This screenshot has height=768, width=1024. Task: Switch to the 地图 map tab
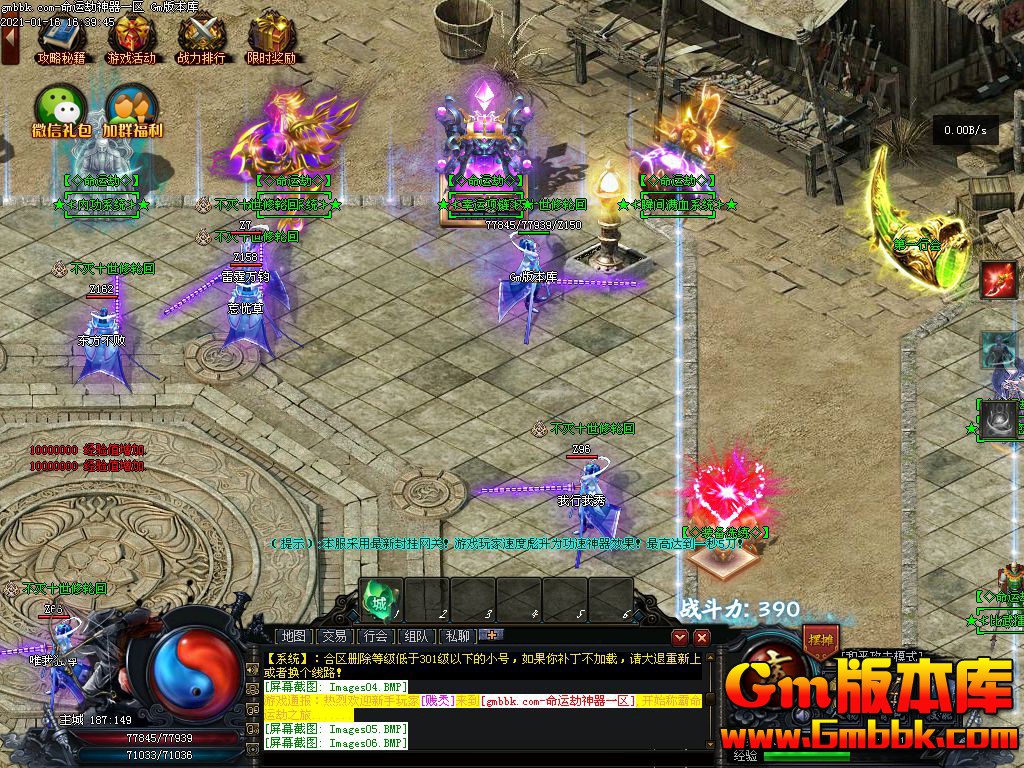(293, 635)
